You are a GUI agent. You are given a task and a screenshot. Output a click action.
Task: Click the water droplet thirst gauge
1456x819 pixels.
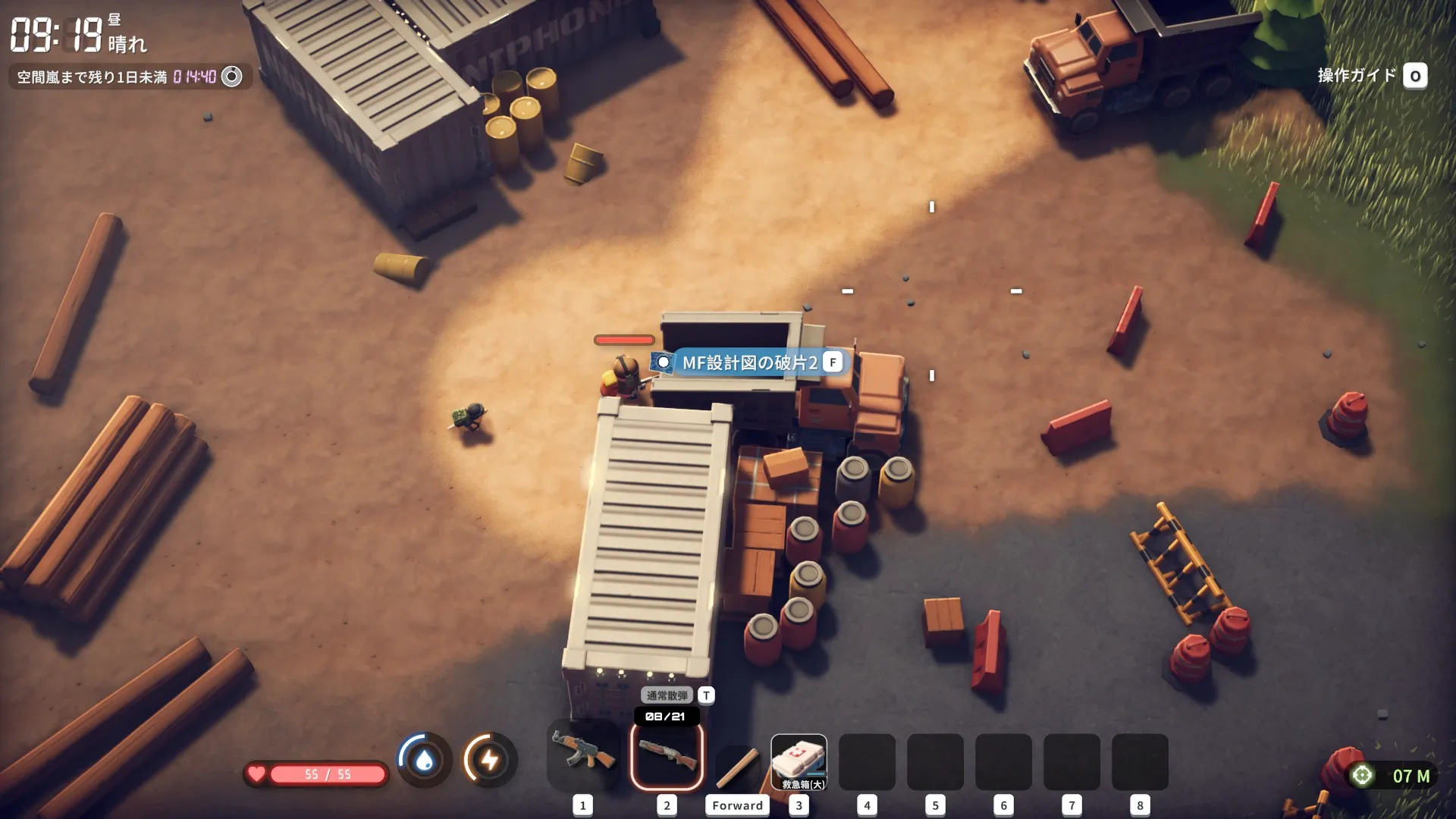(425, 760)
